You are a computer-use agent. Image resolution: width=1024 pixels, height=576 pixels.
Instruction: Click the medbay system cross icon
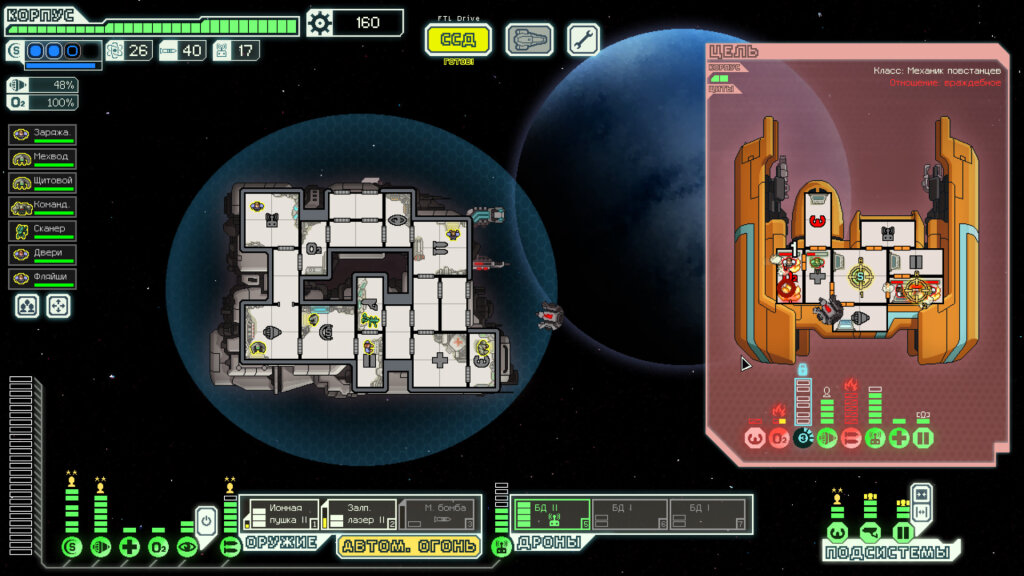pos(129,546)
